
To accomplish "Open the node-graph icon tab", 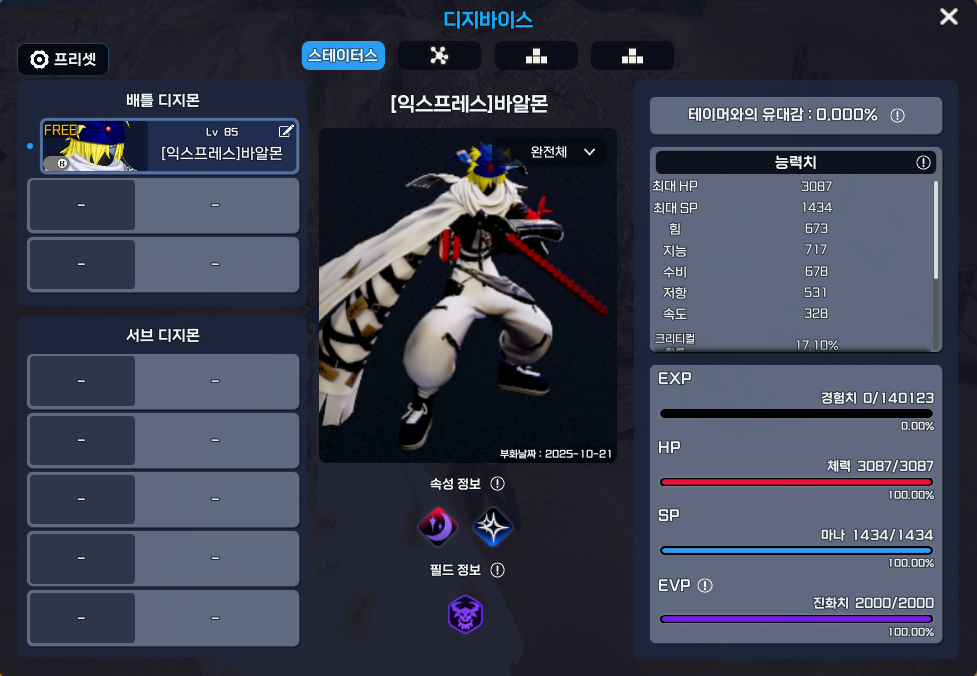I will [439, 56].
